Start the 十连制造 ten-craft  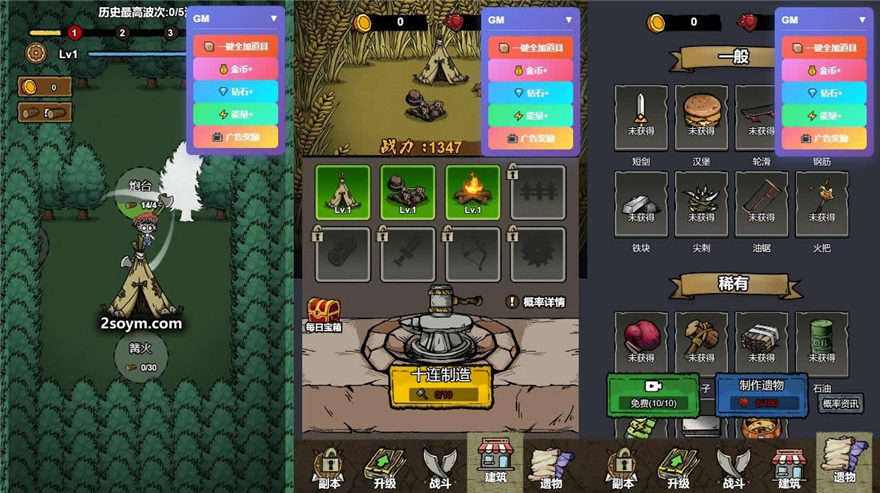point(440,384)
